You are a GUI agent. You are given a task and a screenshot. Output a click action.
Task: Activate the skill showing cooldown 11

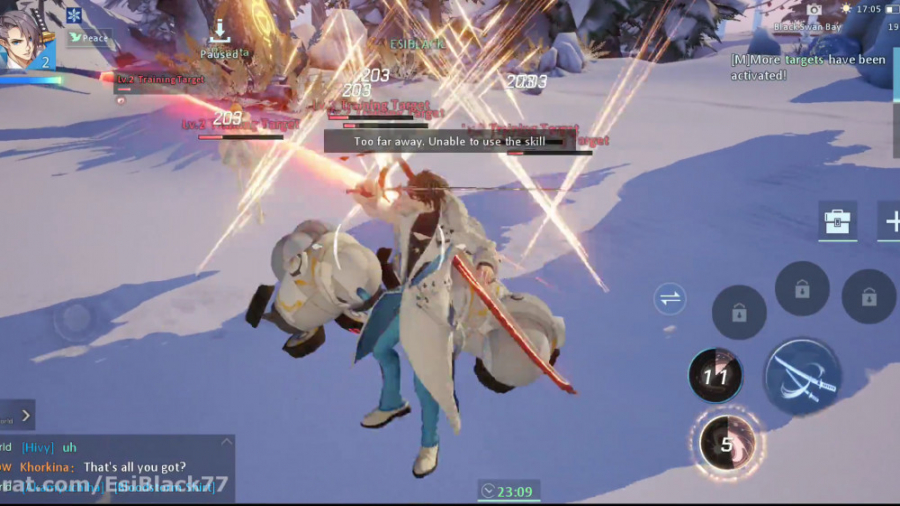(x=715, y=376)
